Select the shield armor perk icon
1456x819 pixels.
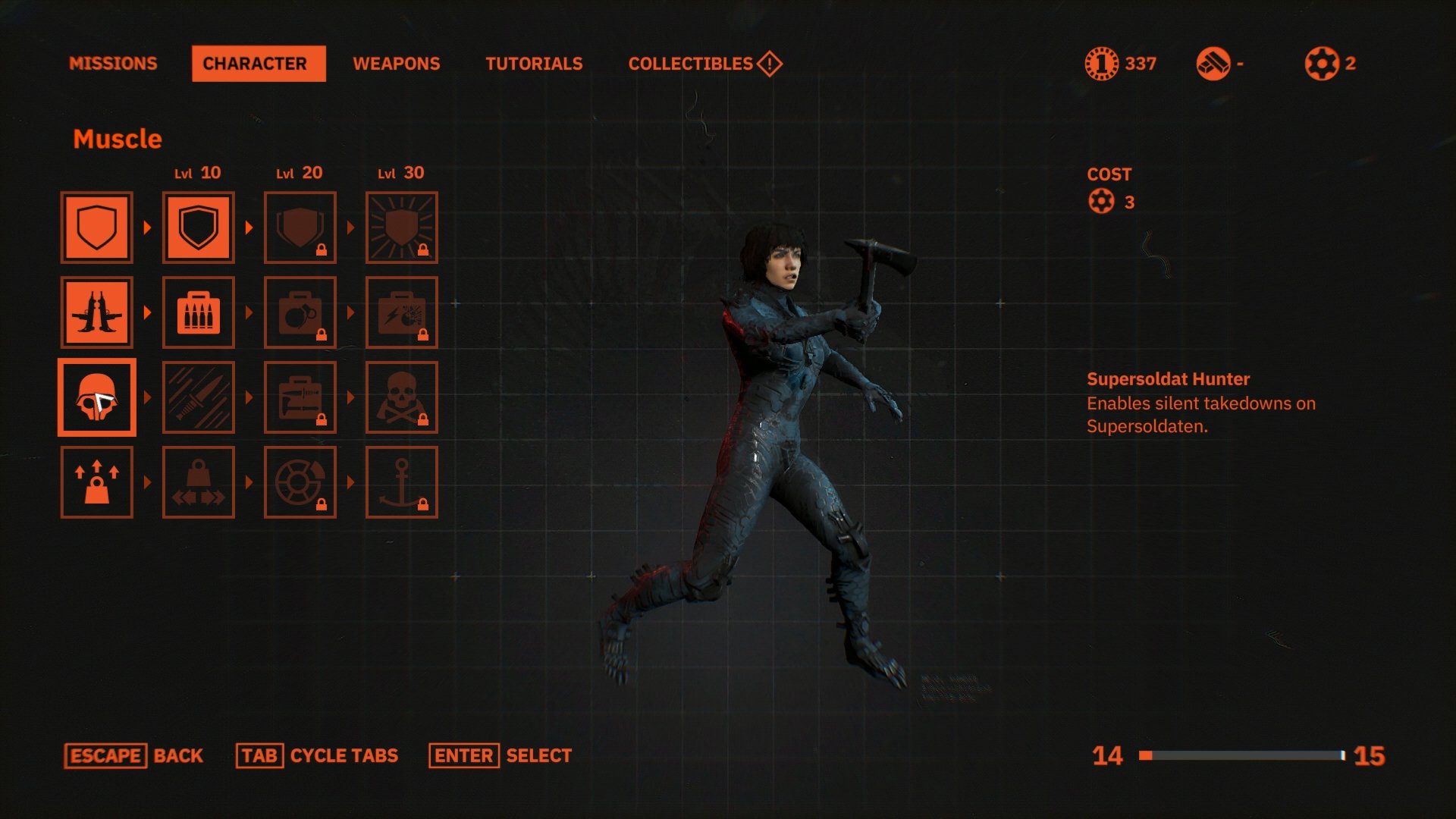[97, 227]
